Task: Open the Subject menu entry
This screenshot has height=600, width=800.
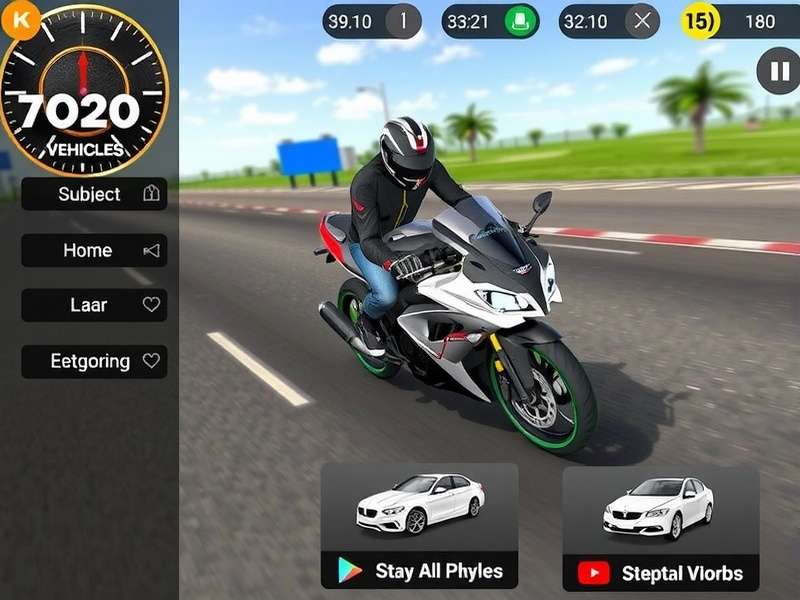Action: click(94, 194)
